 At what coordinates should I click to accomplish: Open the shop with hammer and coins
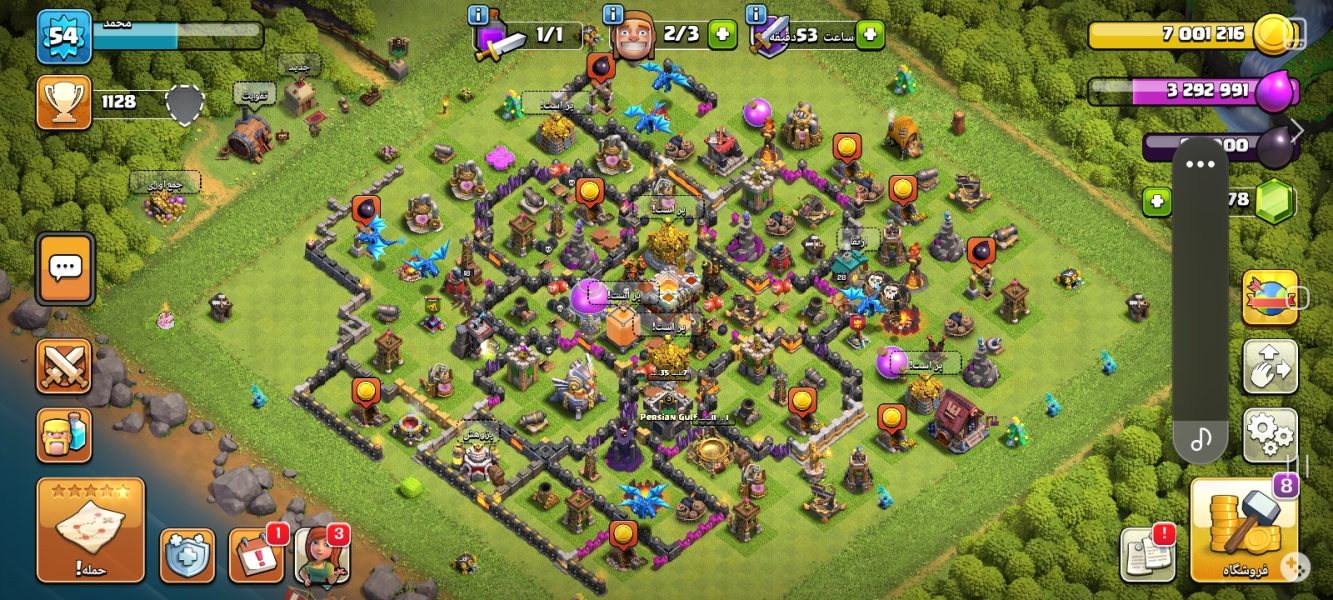(1244, 530)
